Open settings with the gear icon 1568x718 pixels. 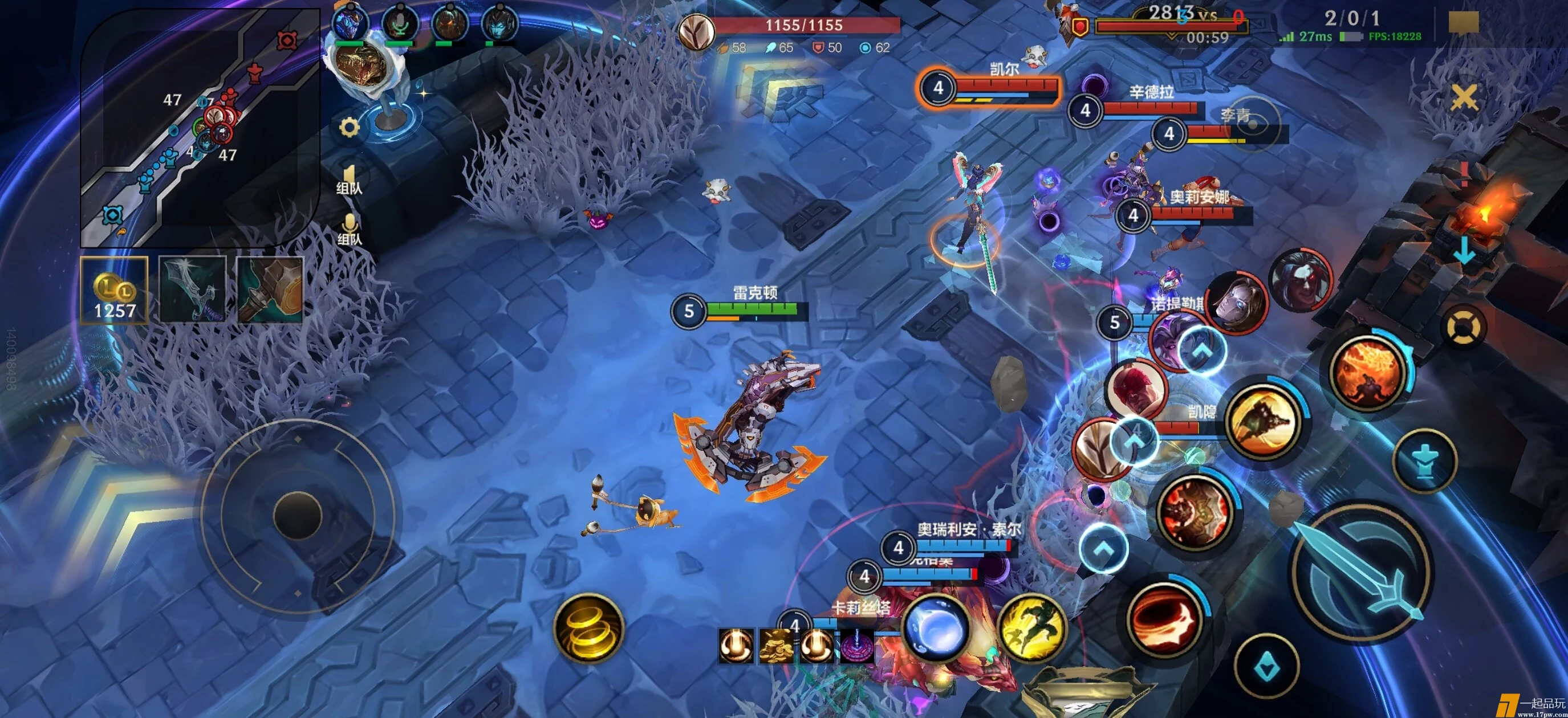coord(349,127)
